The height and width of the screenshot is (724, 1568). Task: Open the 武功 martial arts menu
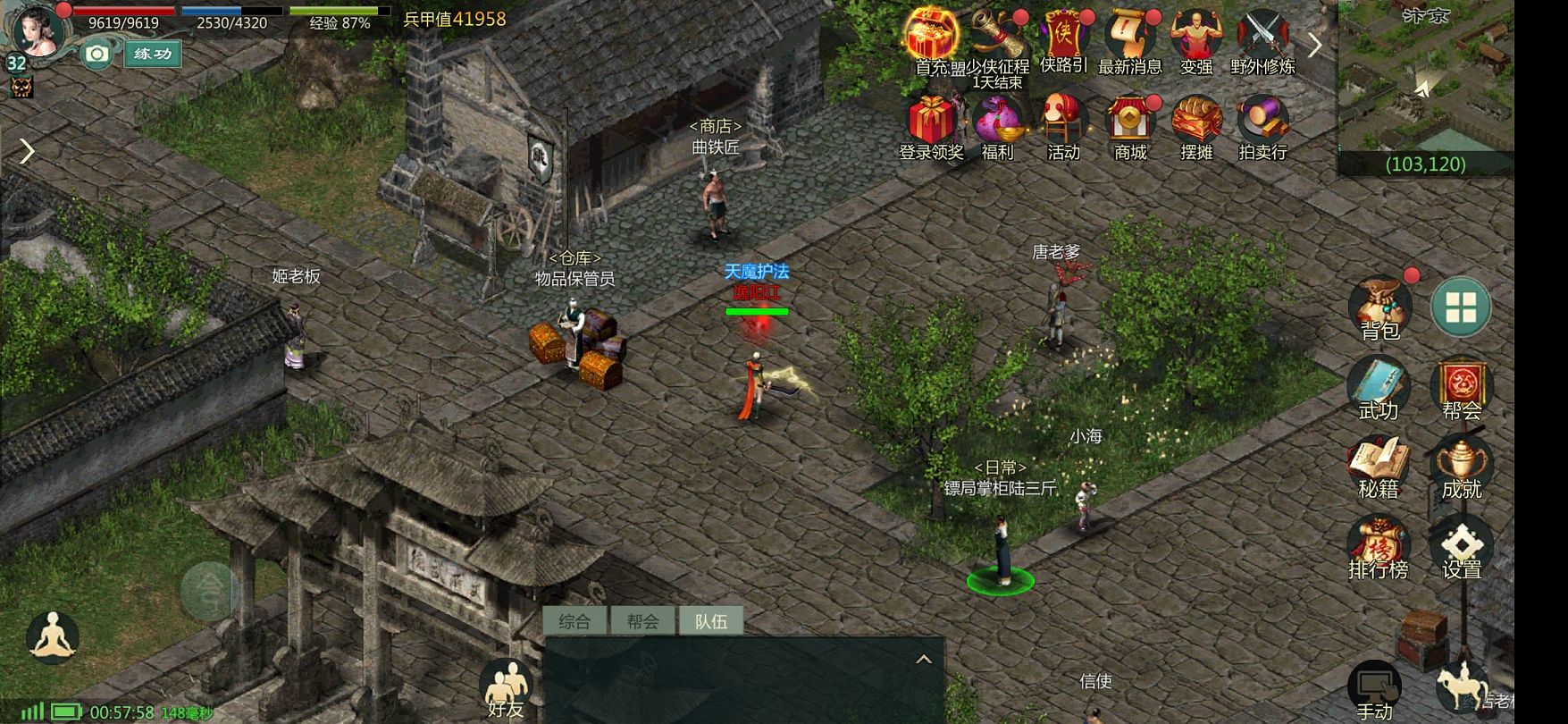point(1378,386)
